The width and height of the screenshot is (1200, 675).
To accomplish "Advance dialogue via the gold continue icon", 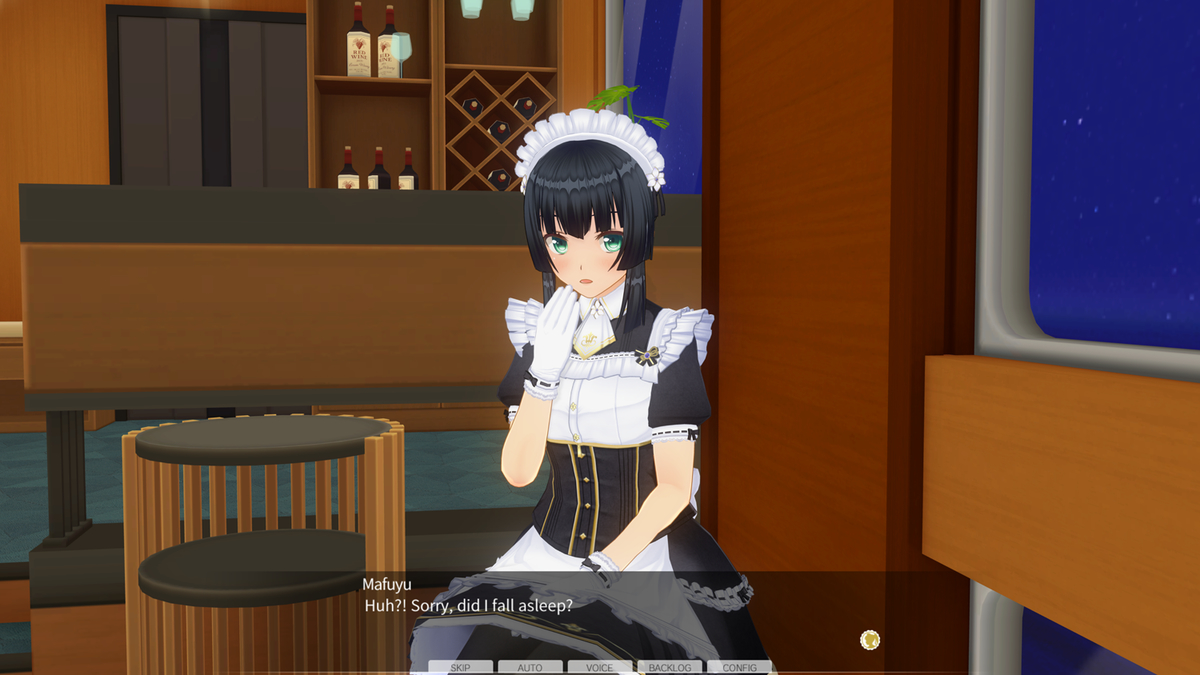I will point(870,640).
